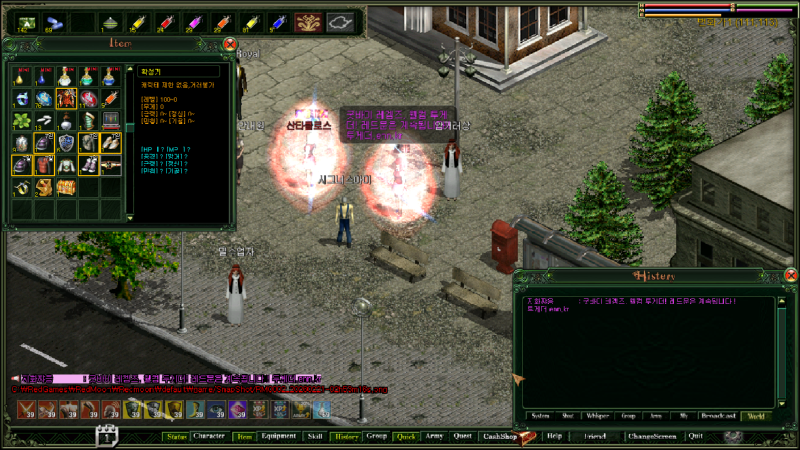Open the Character menu
Screen dimensions: 800x450
(209, 436)
